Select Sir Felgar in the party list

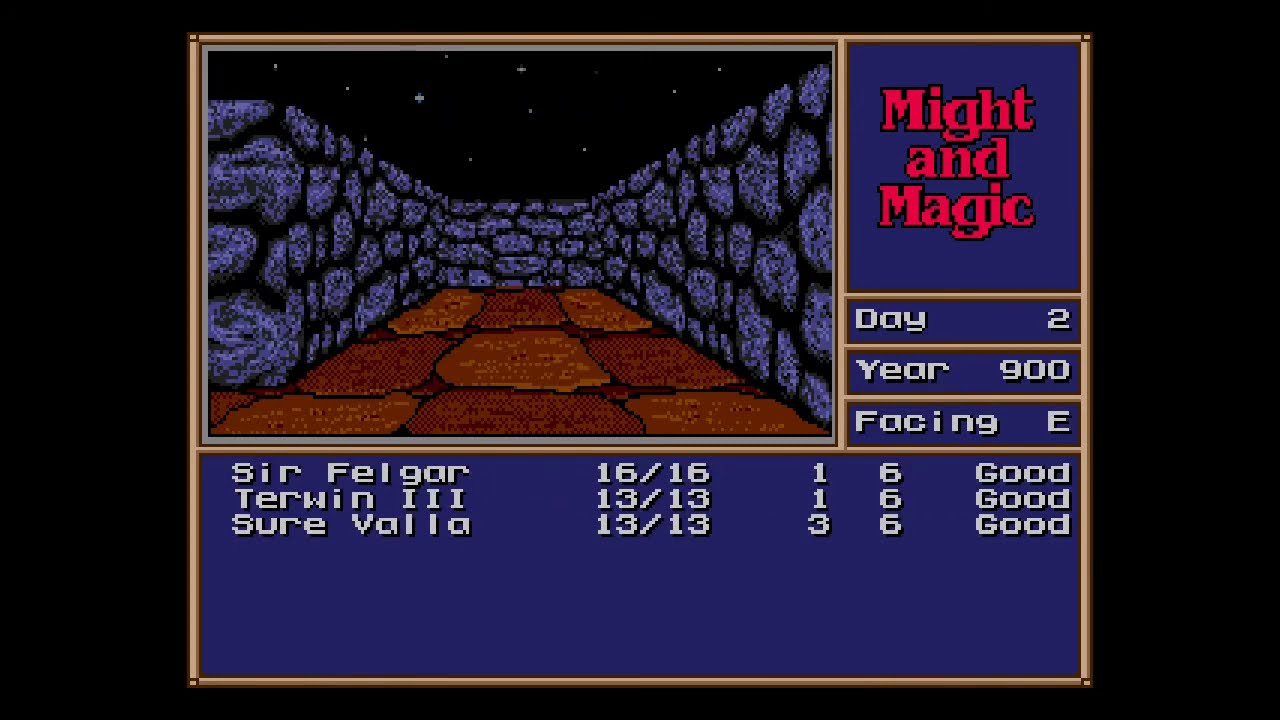coord(350,472)
